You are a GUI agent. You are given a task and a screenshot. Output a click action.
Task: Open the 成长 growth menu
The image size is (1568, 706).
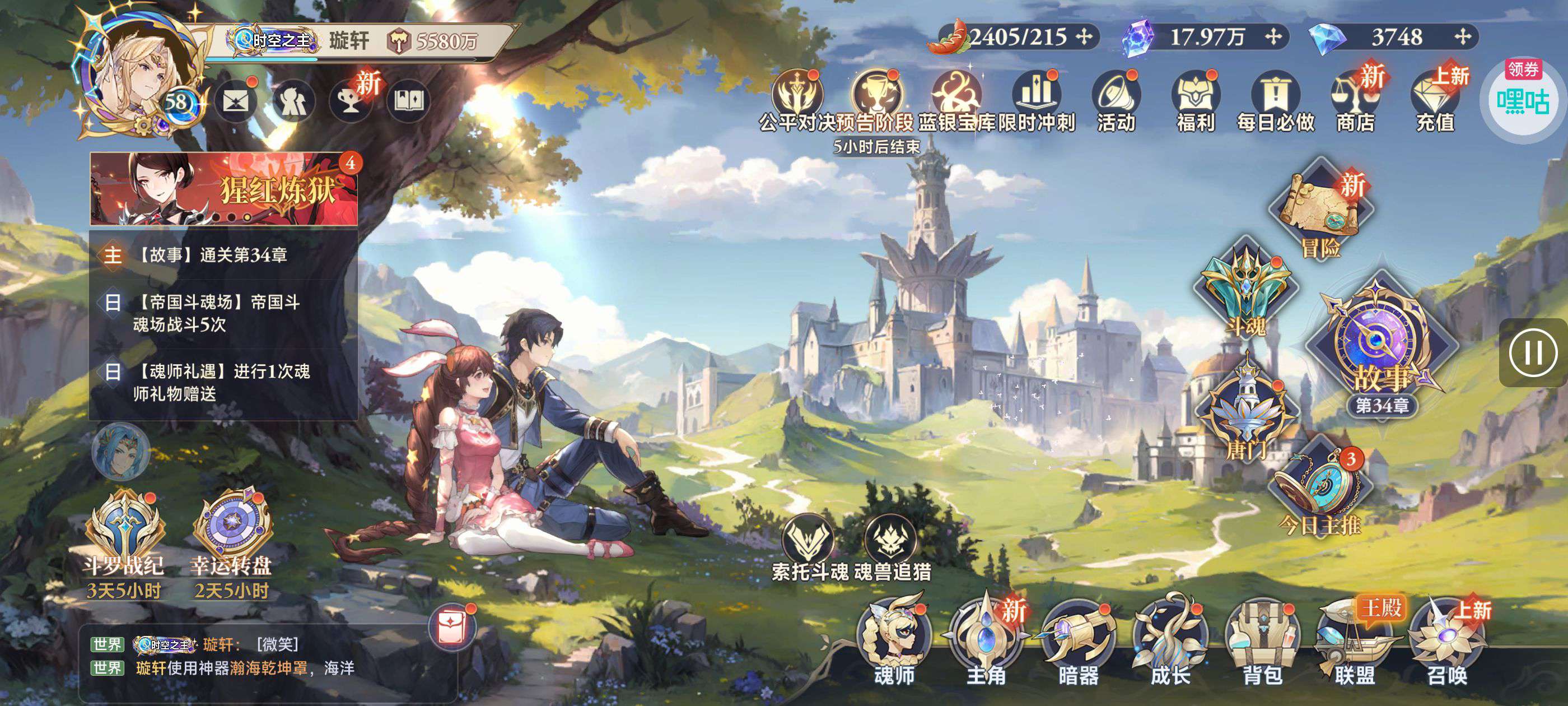1170,640
